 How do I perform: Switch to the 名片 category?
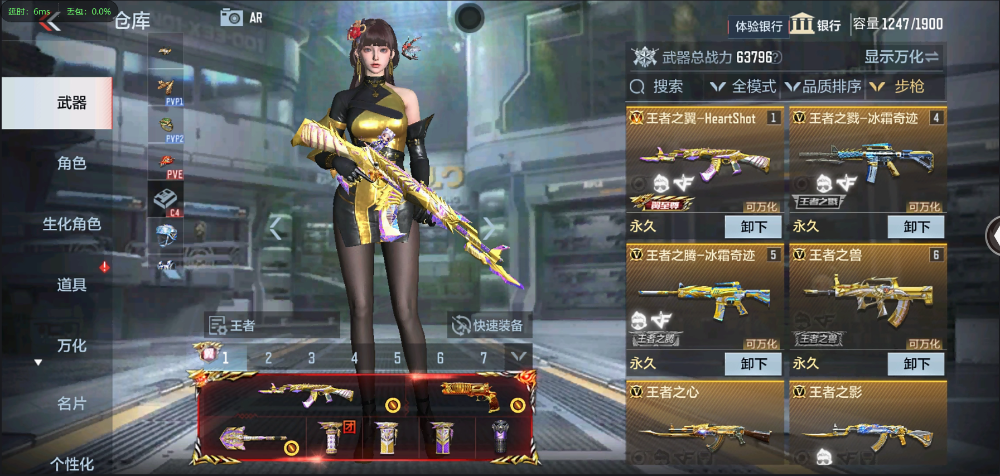71,404
